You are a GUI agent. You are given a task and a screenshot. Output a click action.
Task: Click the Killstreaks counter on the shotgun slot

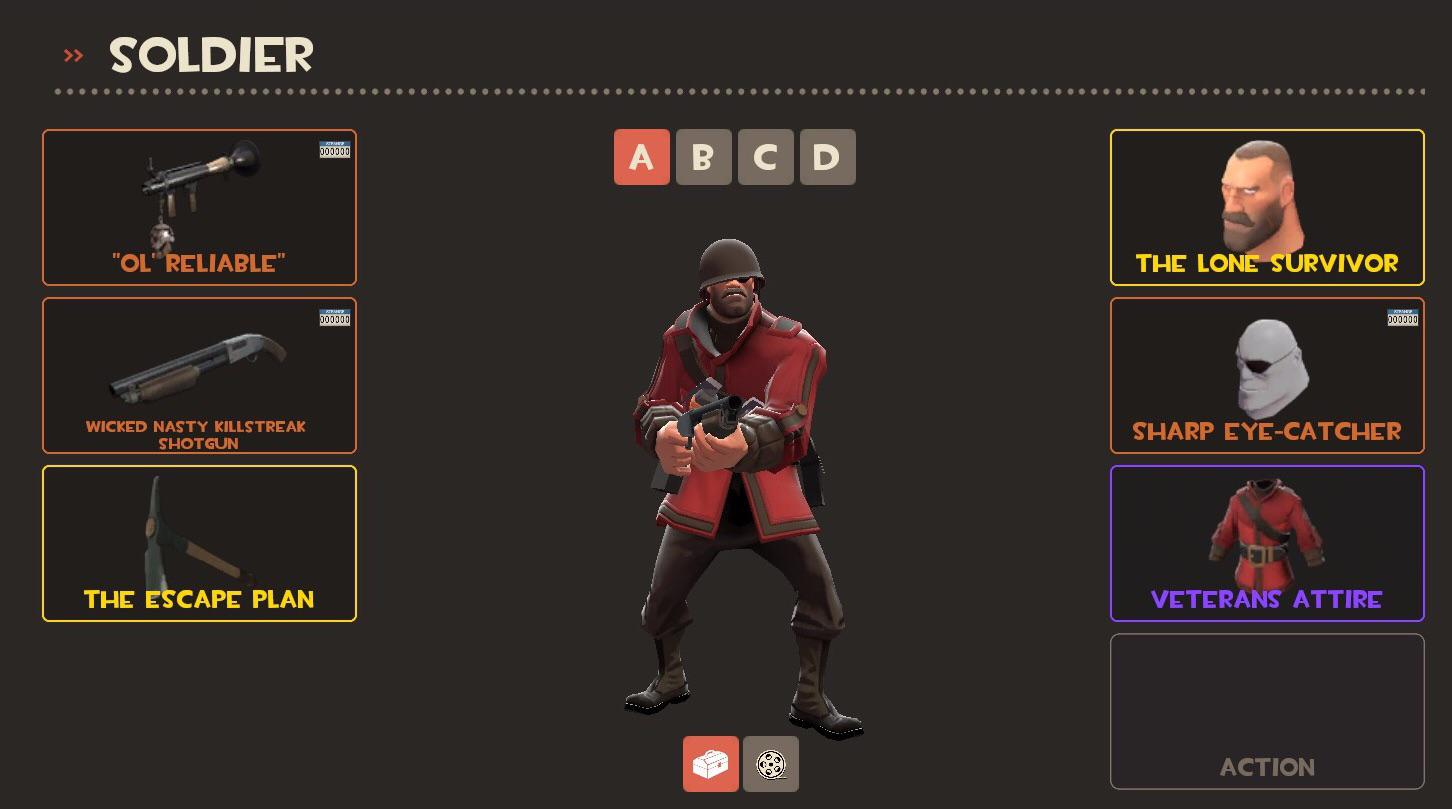point(334,317)
